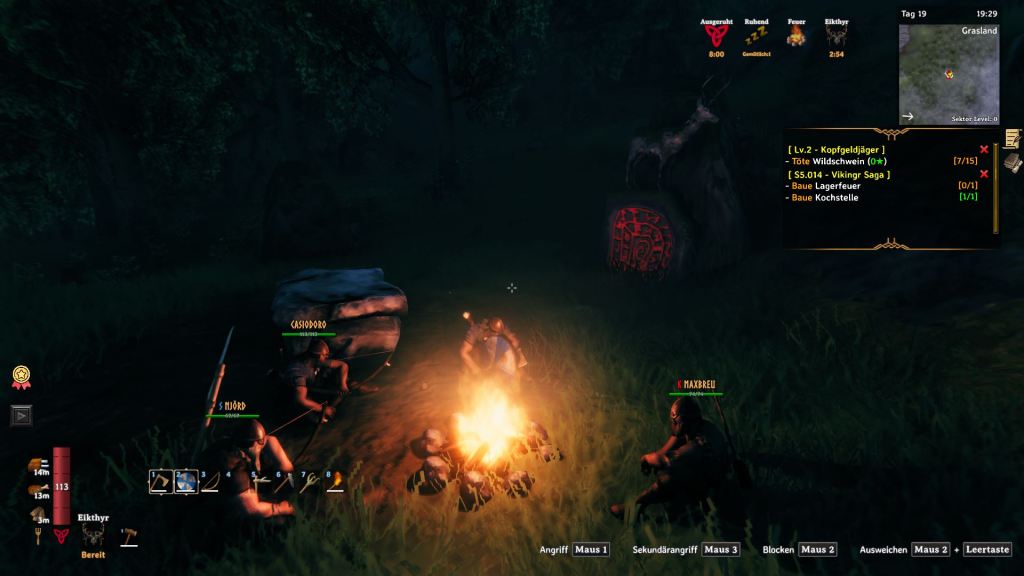Select the pickaxe in hotbar slot 6
1024x576 pixels.
tap(286, 482)
